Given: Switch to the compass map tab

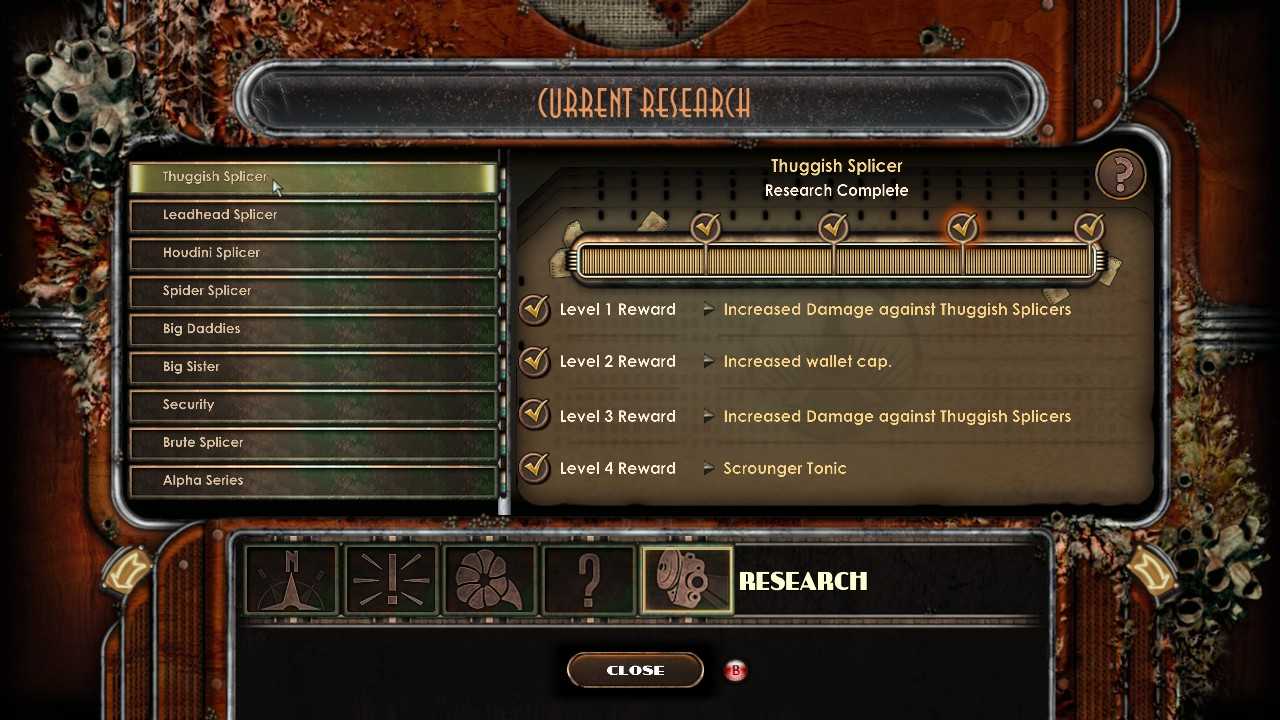Looking at the screenshot, I should coord(291,580).
